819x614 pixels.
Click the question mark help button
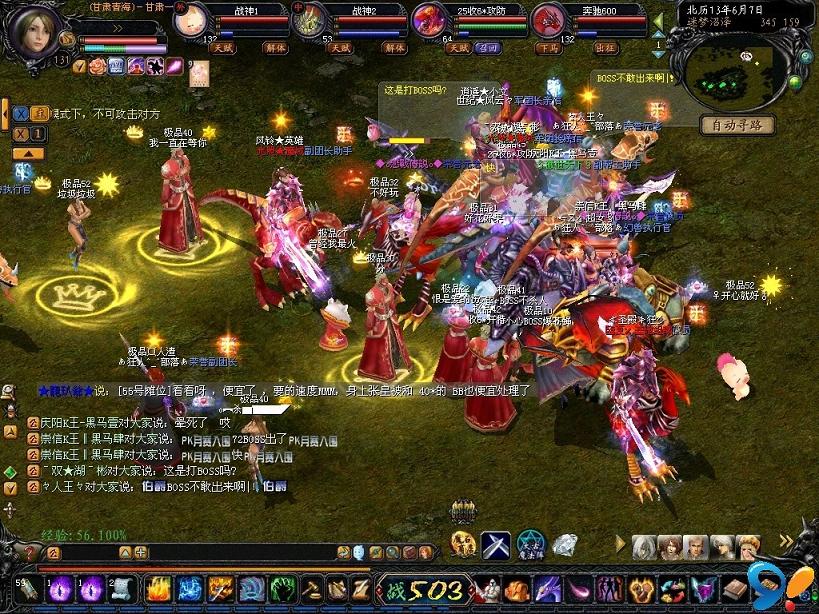29,552
